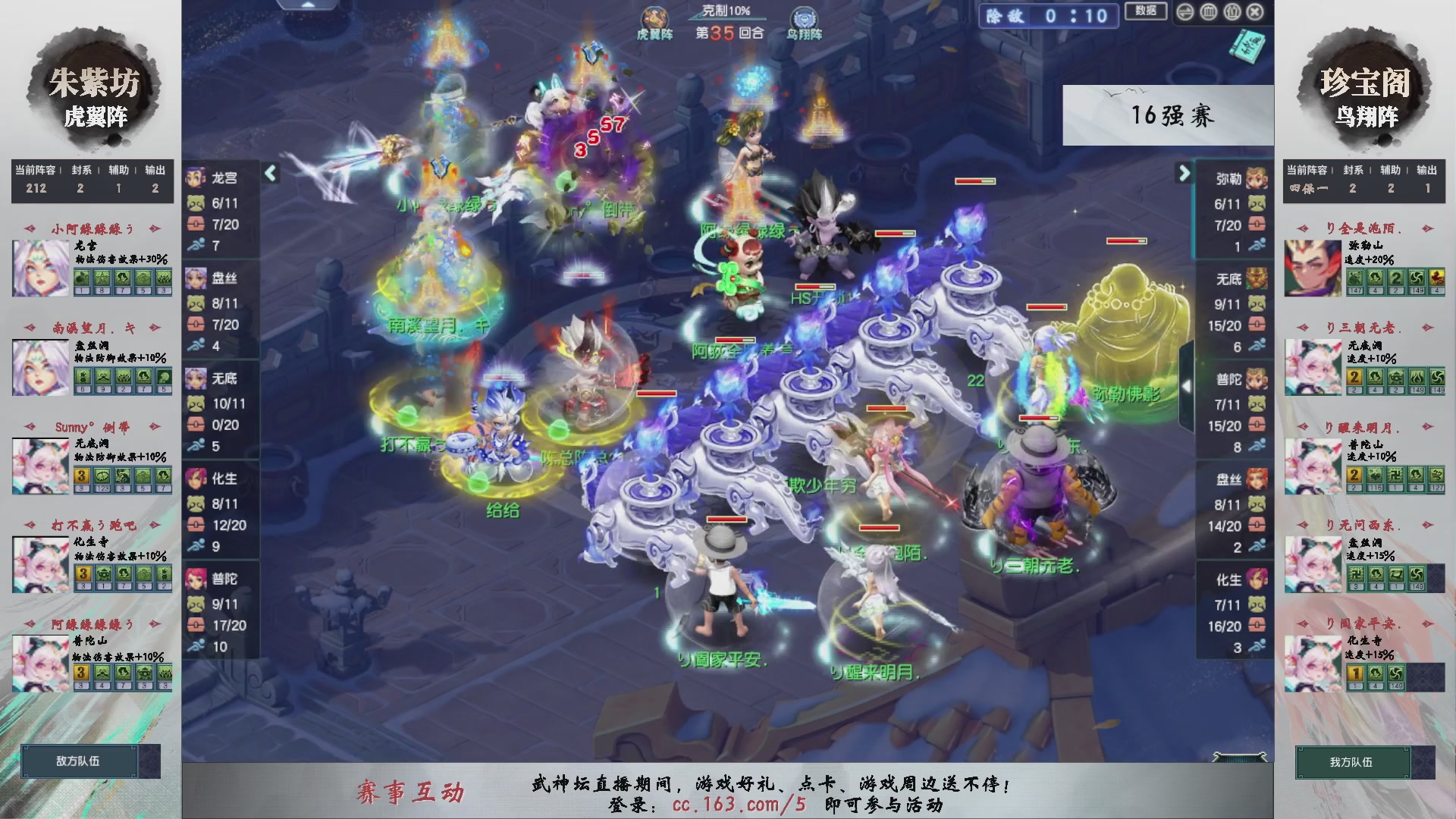This screenshot has width=1456, height=819.
Task: Click the 普陀 sect icon in left panel
Action: pos(197,579)
